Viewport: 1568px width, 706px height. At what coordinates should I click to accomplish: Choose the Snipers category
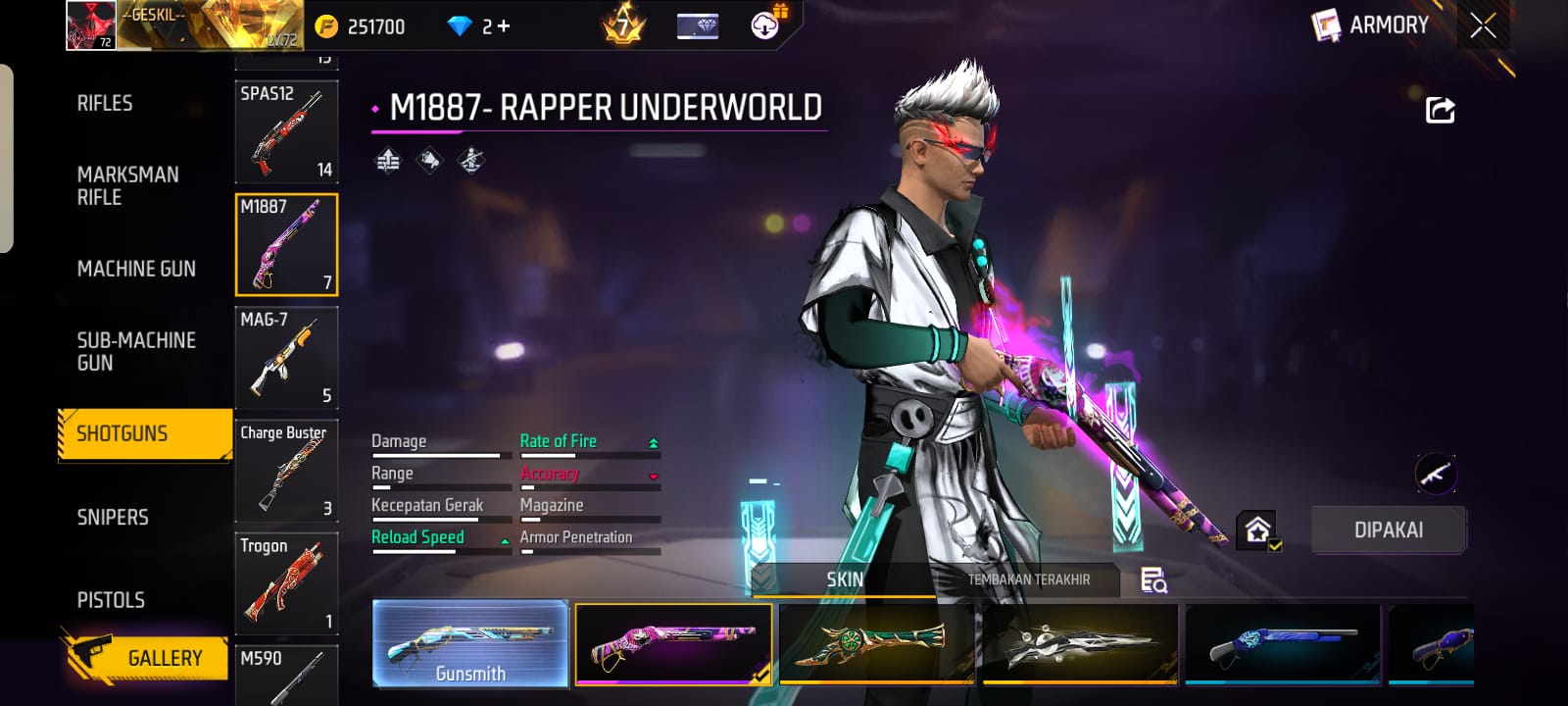click(x=113, y=517)
